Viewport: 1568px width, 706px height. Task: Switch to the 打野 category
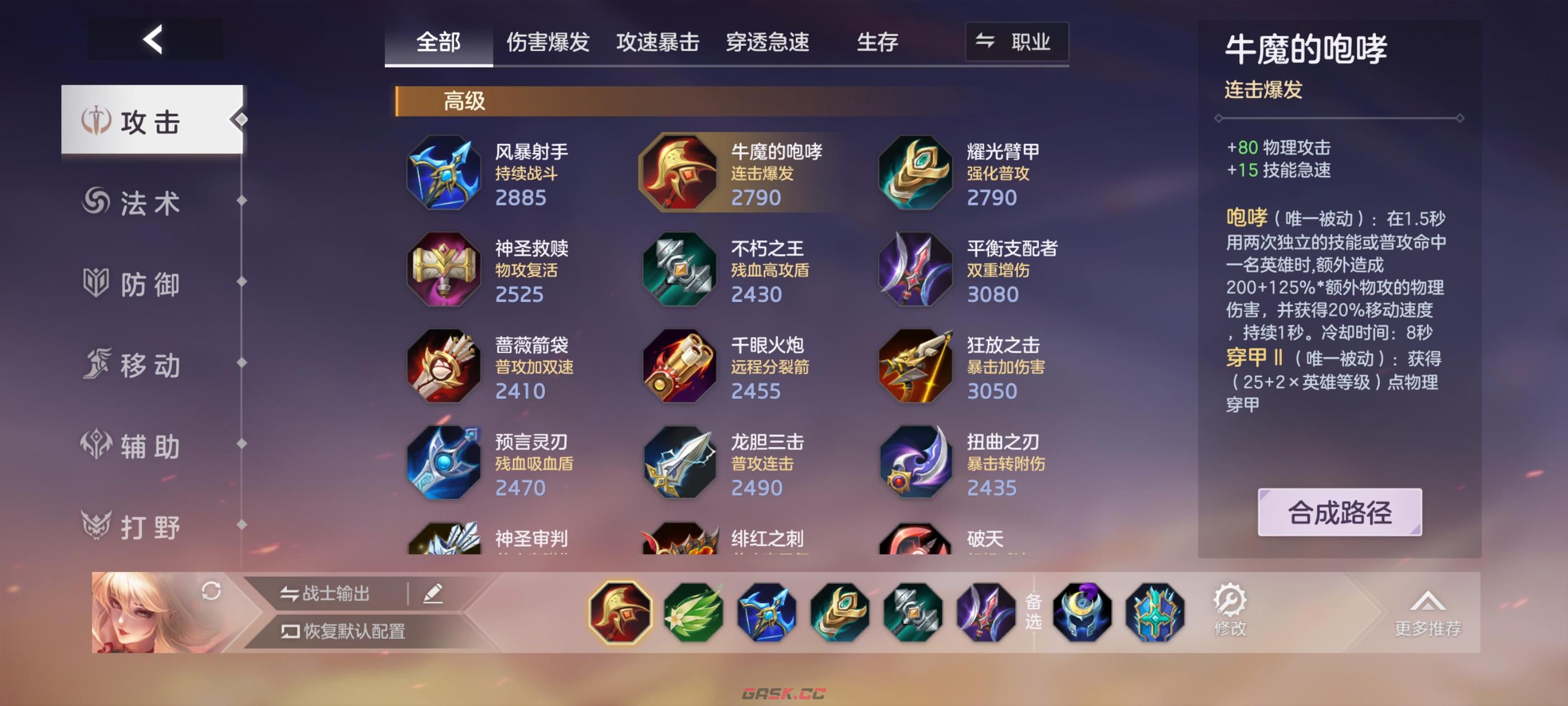[149, 526]
